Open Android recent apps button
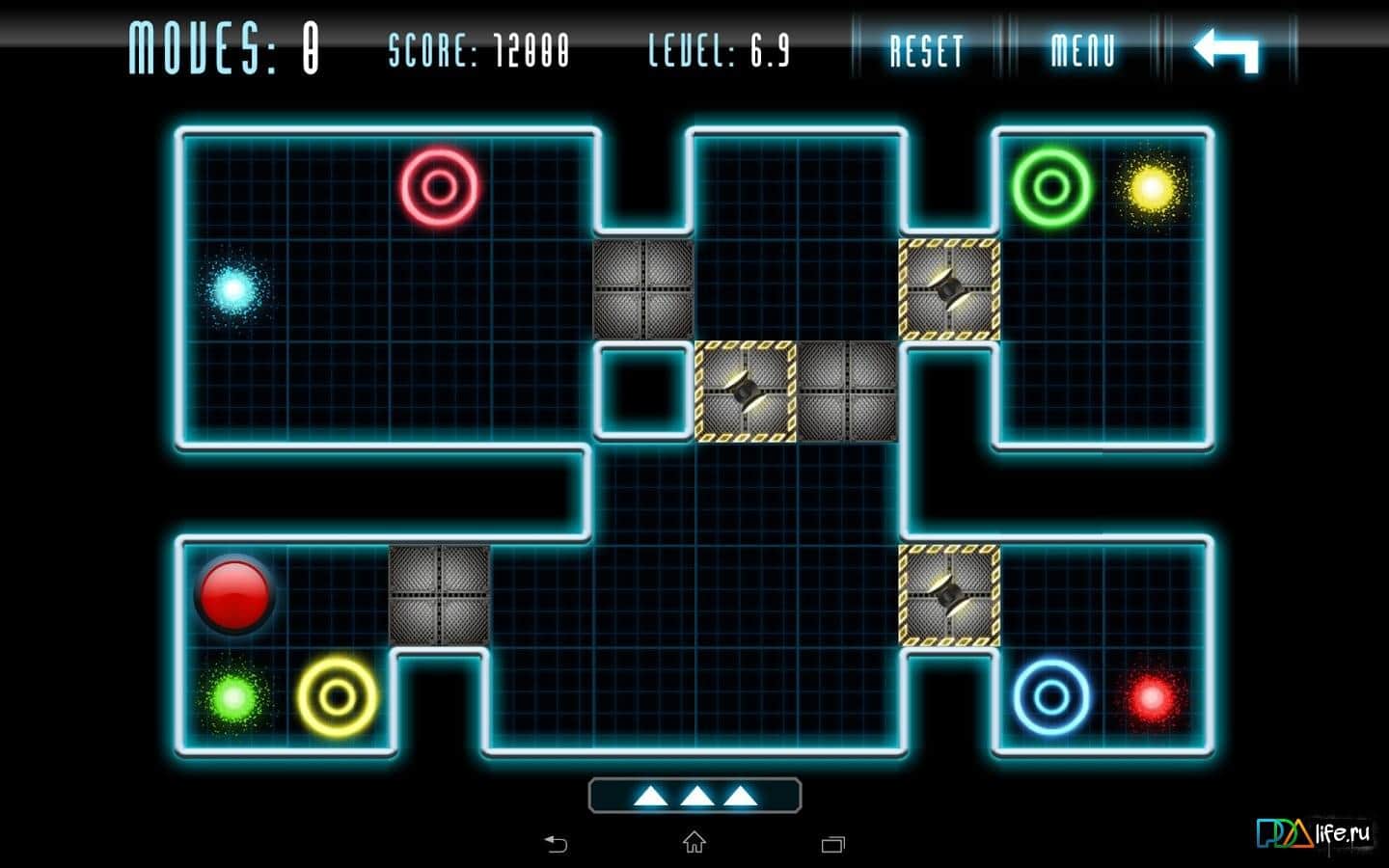The height and width of the screenshot is (868, 1389). pyautogui.click(x=832, y=845)
